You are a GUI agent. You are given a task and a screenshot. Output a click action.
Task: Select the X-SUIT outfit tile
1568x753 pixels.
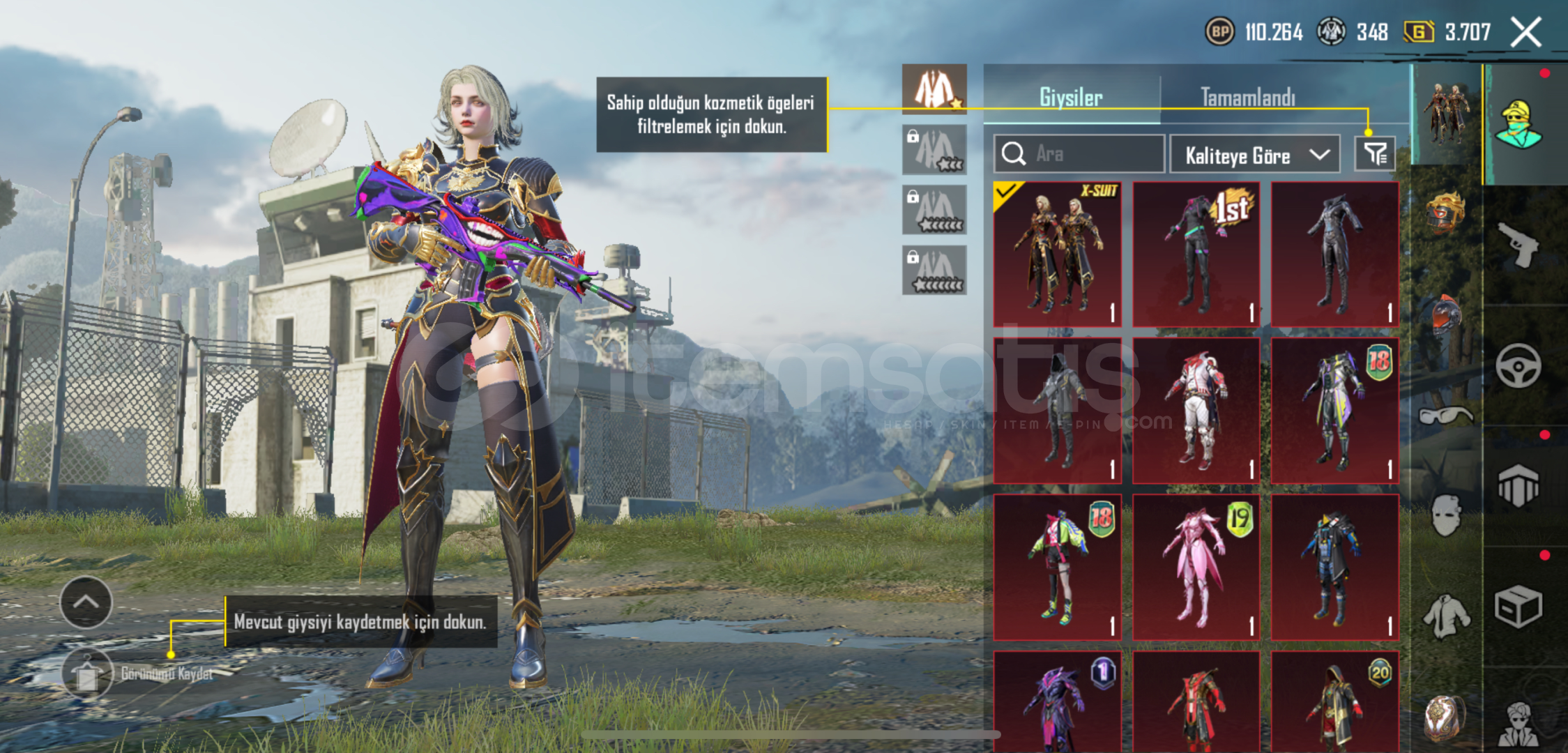click(x=1058, y=254)
